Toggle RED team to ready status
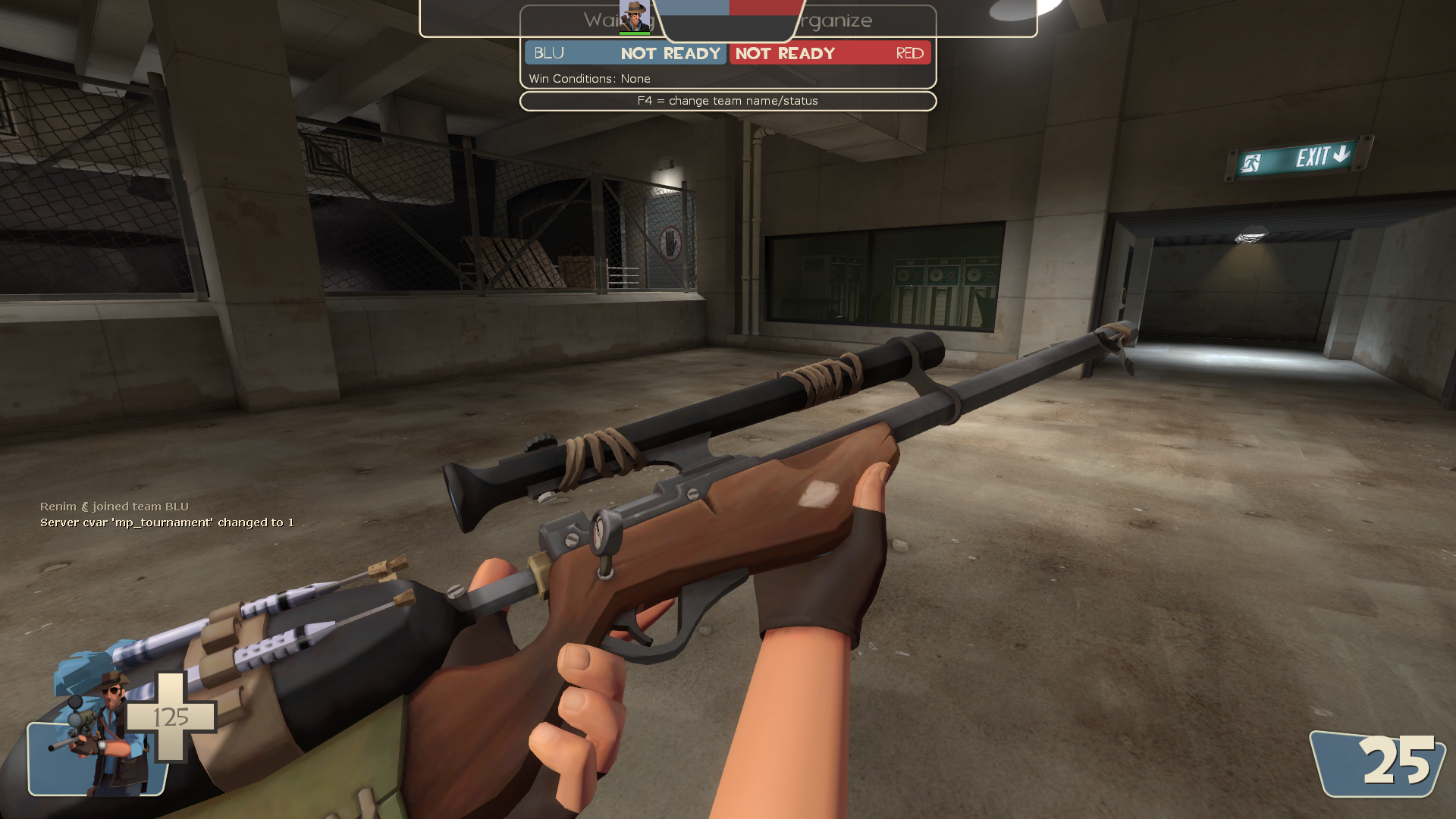Viewport: 1456px width, 819px height. click(x=785, y=53)
